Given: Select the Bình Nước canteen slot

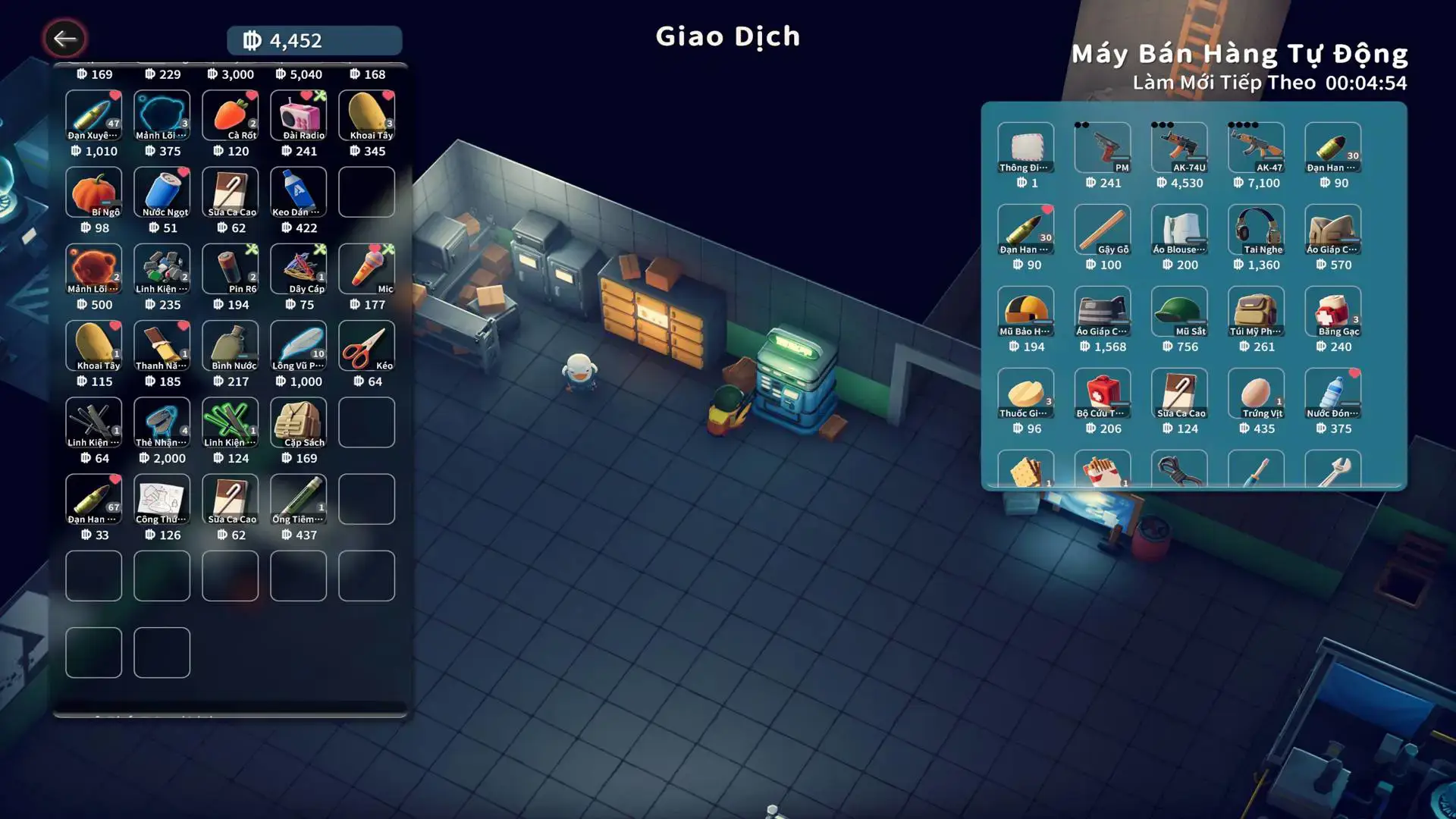Looking at the screenshot, I should coord(230,346).
